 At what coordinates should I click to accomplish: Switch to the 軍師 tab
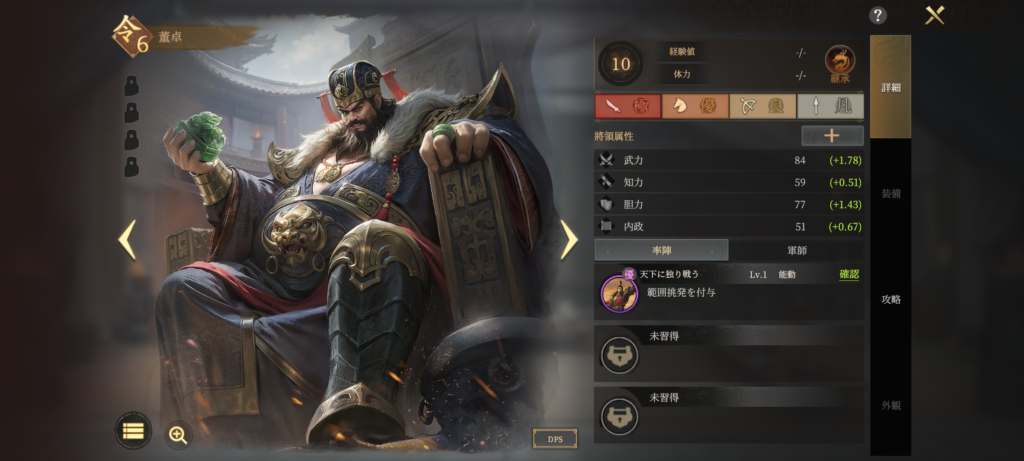pos(796,250)
